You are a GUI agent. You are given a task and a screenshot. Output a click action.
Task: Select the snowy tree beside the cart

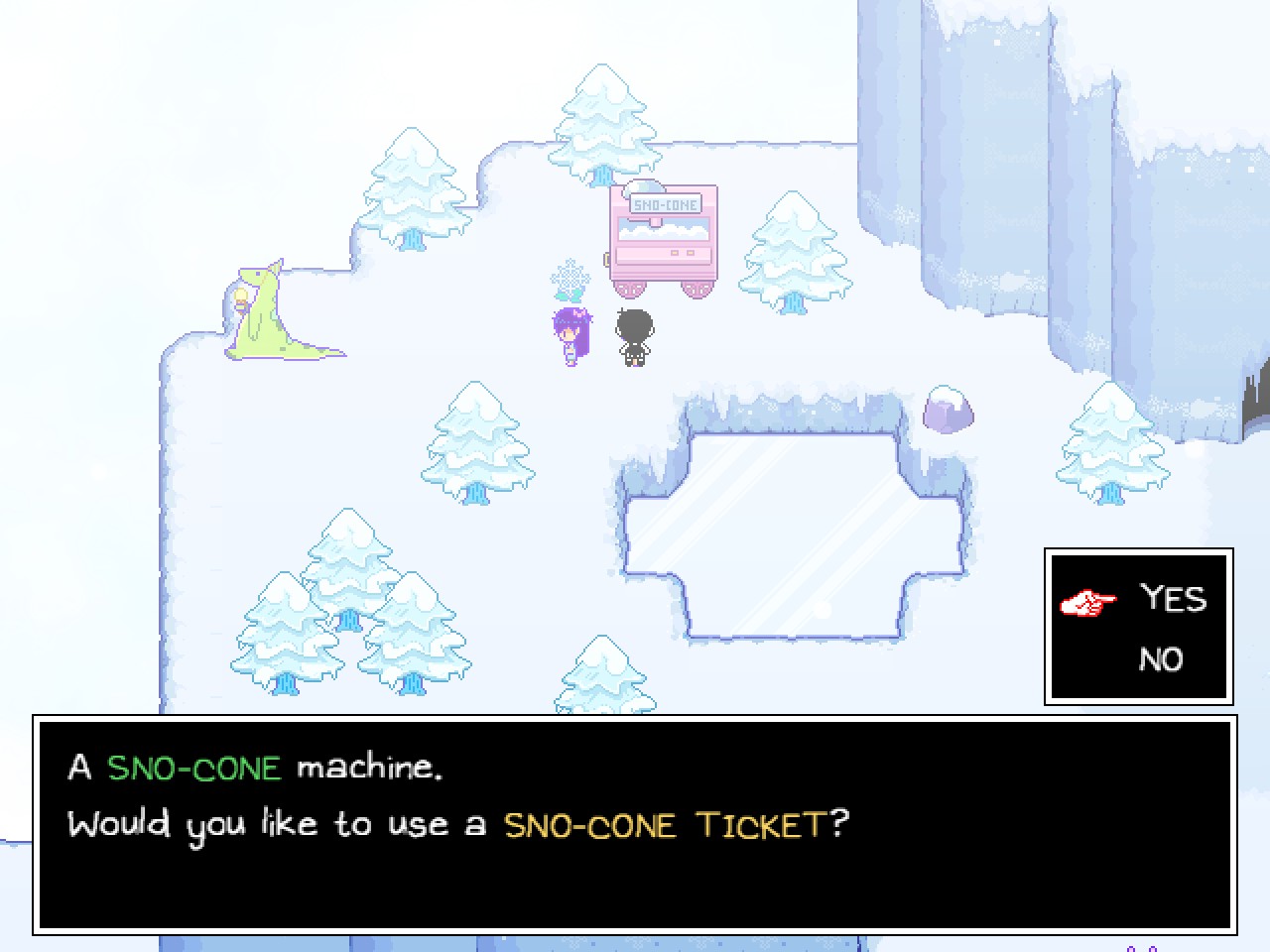(792, 253)
